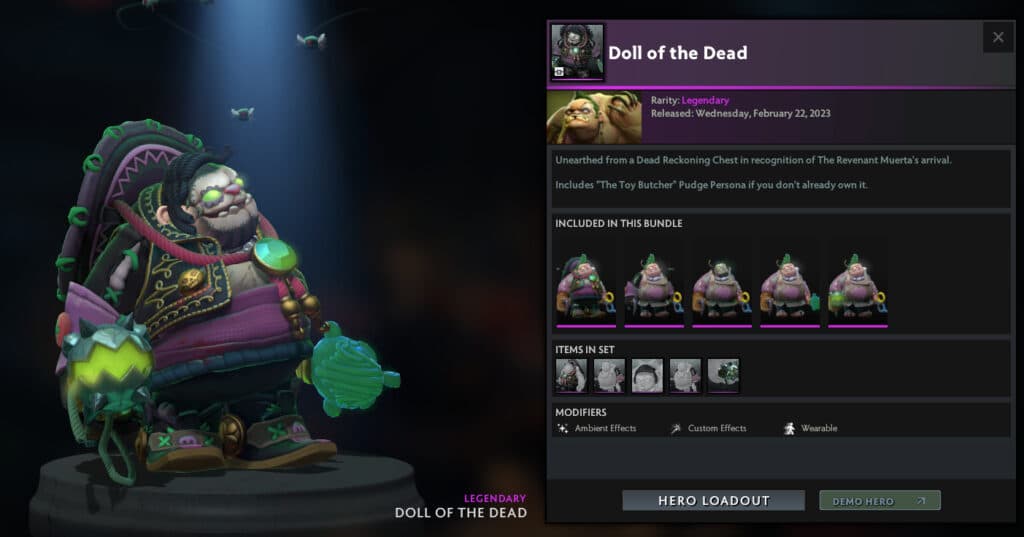The image size is (1024, 537).
Task: Select the black-haired head set item
Action: (x=647, y=376)
